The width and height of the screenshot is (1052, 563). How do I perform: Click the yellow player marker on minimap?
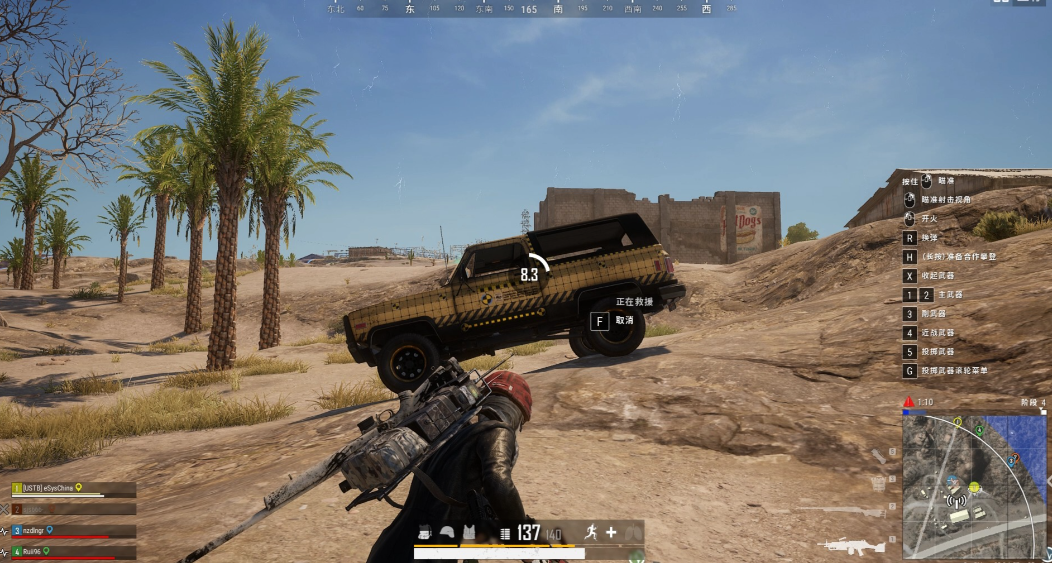[x=972, y=487]
